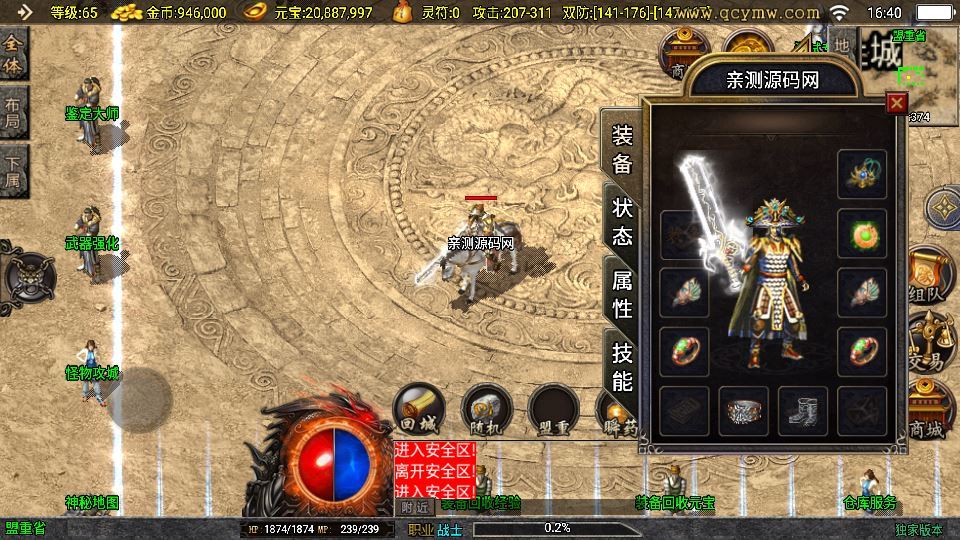
Task: Choose the 布局 layout button
Action: tap(13, 109)
